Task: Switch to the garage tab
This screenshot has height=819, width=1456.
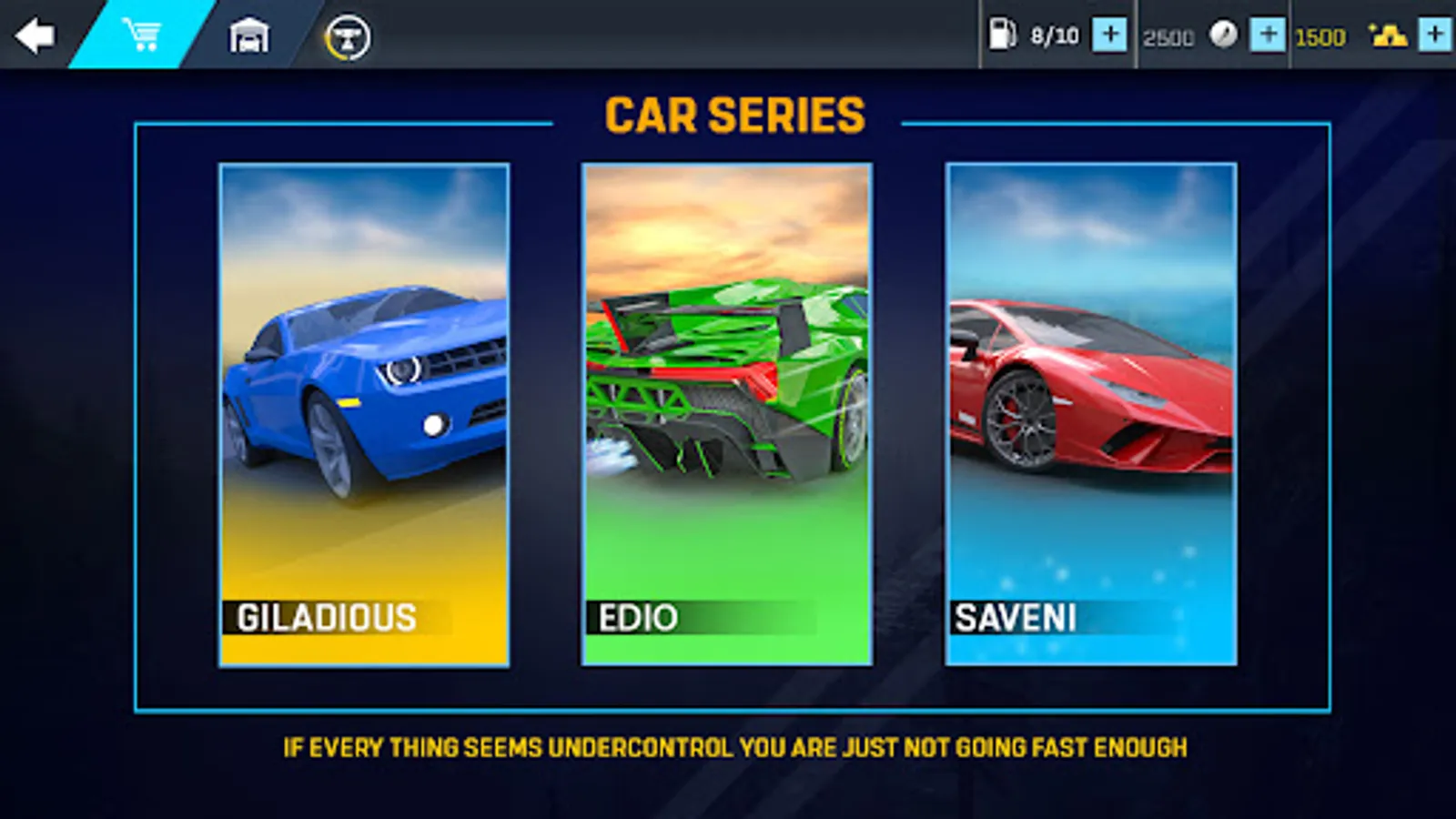Action: (248, 36)
